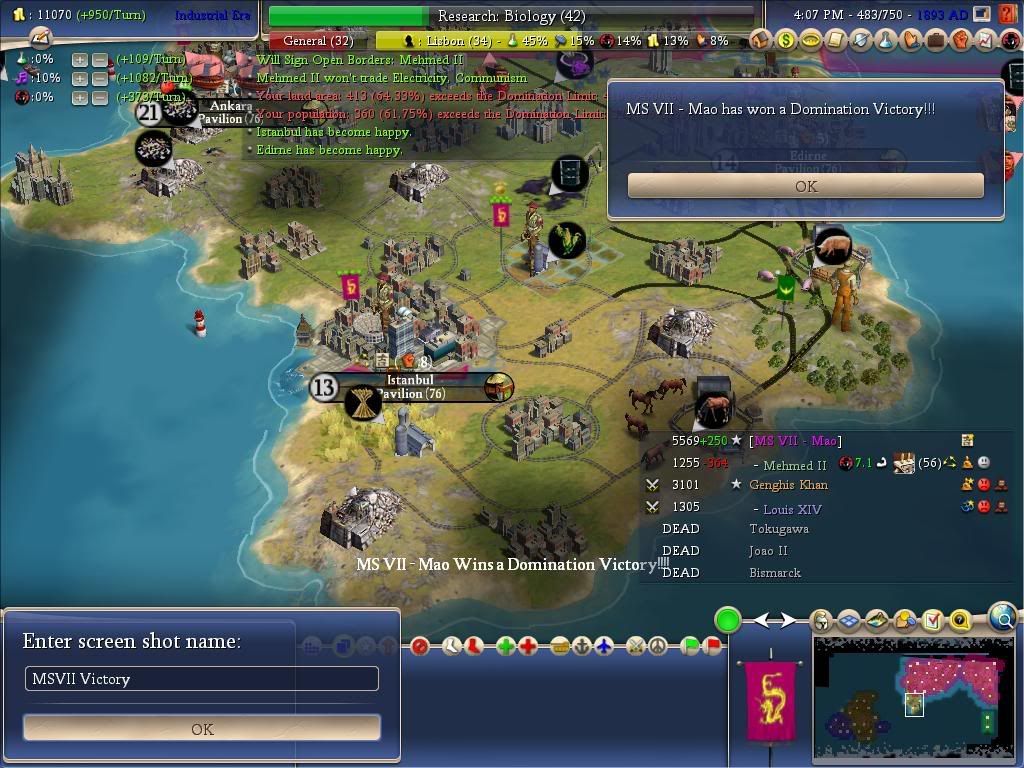
Task: Open the Technology Advisor flask icon
Action: coord(885,41)
